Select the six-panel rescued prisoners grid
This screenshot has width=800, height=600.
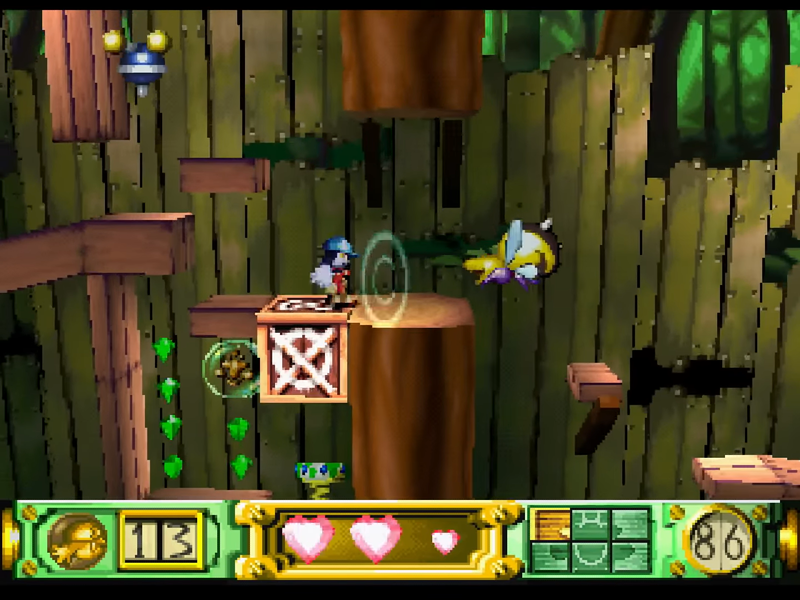(590, 540)
